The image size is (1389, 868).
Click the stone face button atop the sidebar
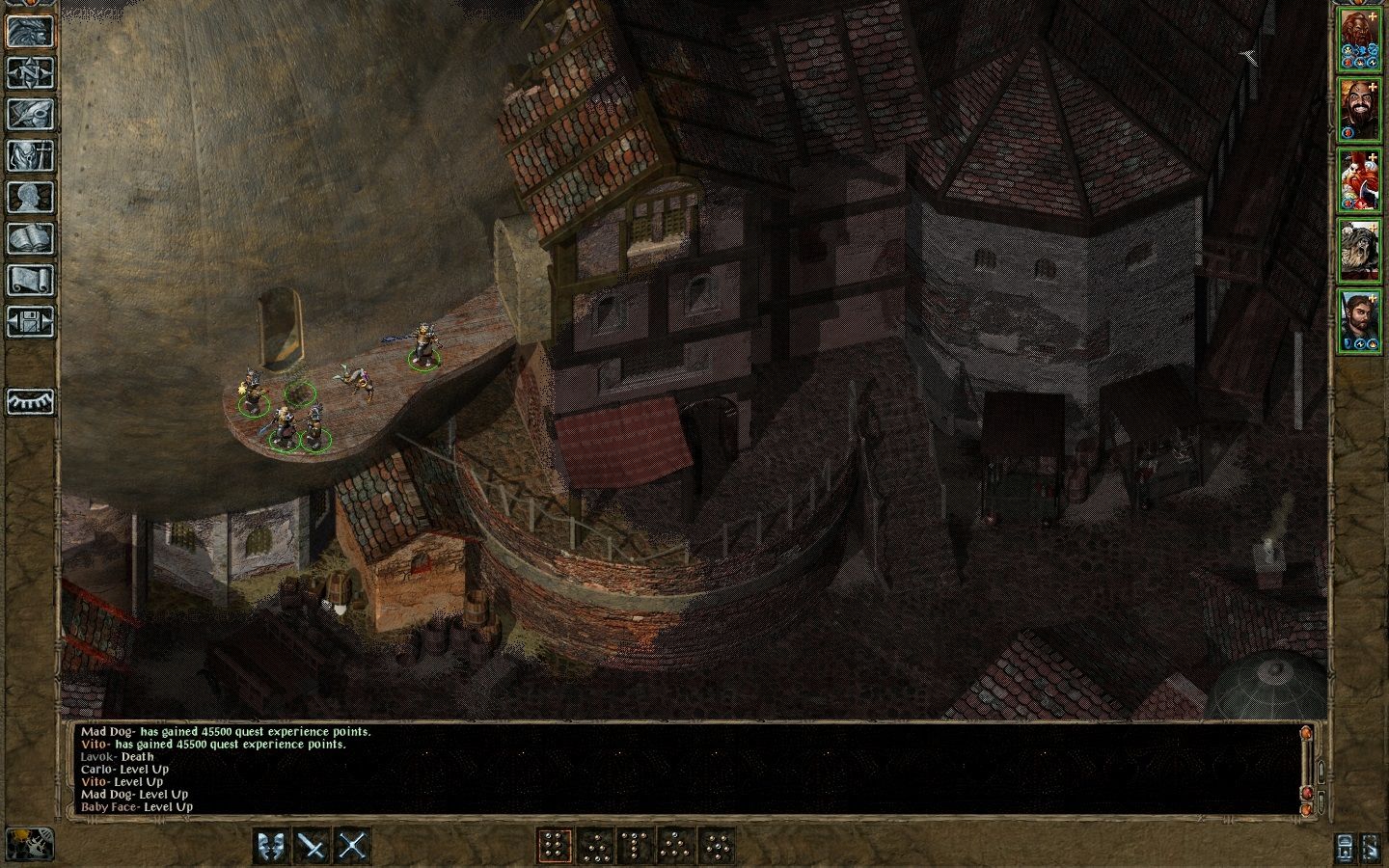(30, 31)
